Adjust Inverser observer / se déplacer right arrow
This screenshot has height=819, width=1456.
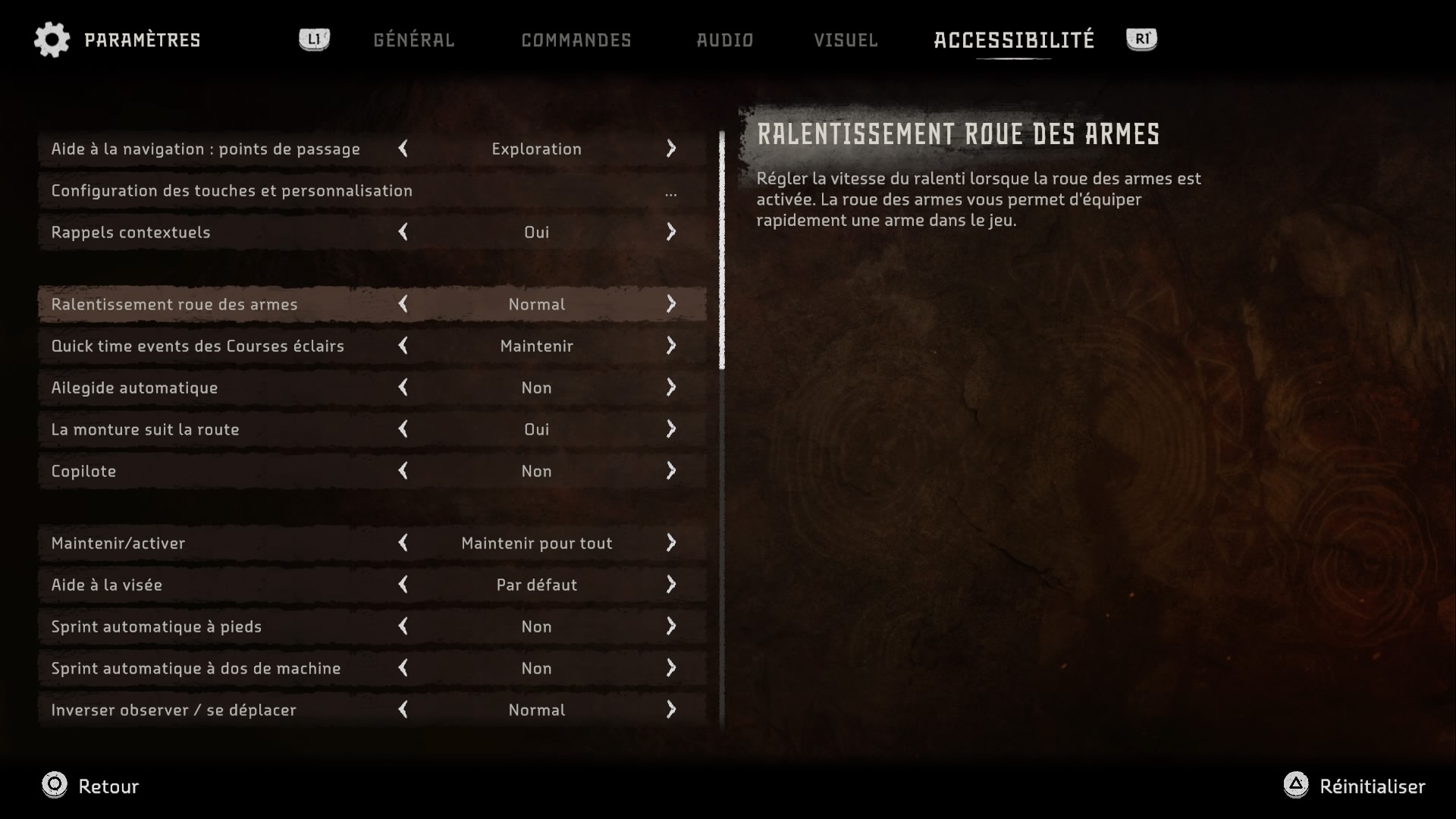pos(671,710)
